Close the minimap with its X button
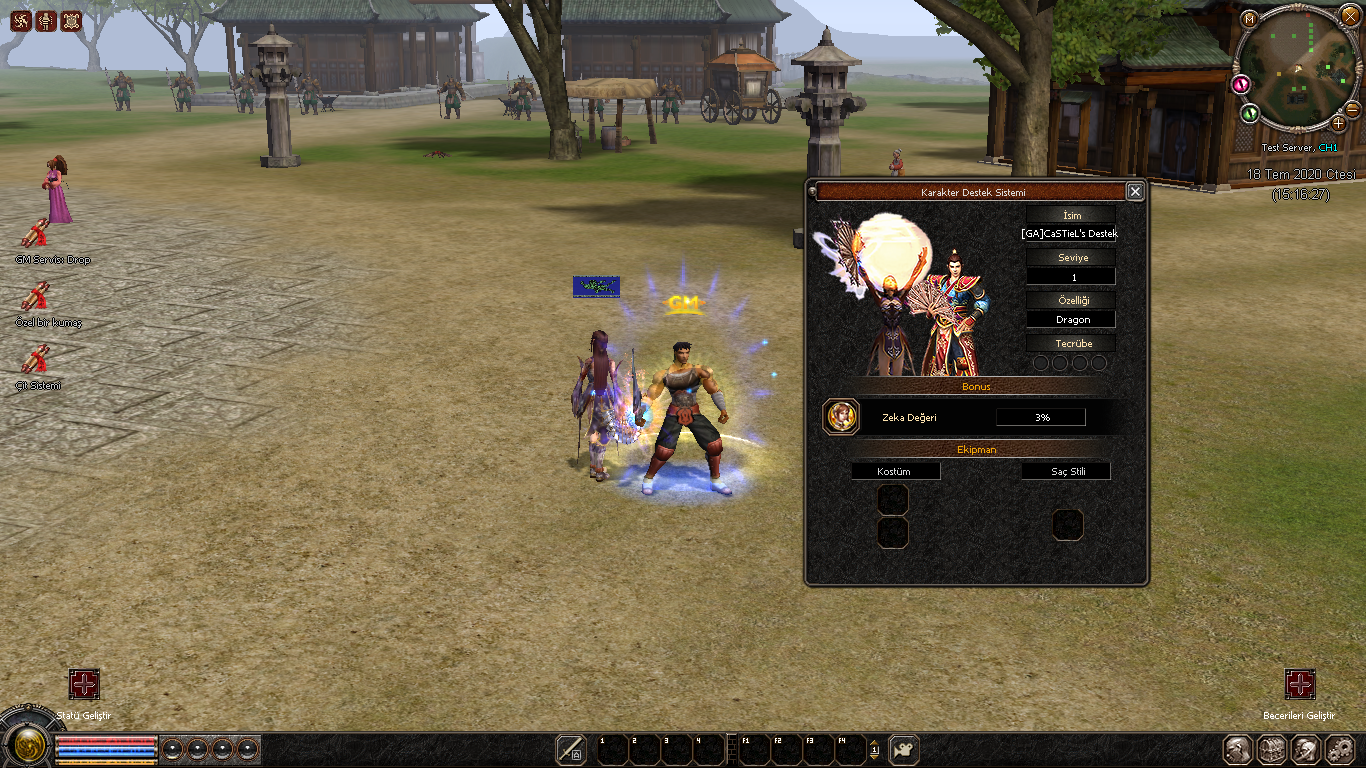The width and height of the screenshot is (1366, 768). 1350,15
